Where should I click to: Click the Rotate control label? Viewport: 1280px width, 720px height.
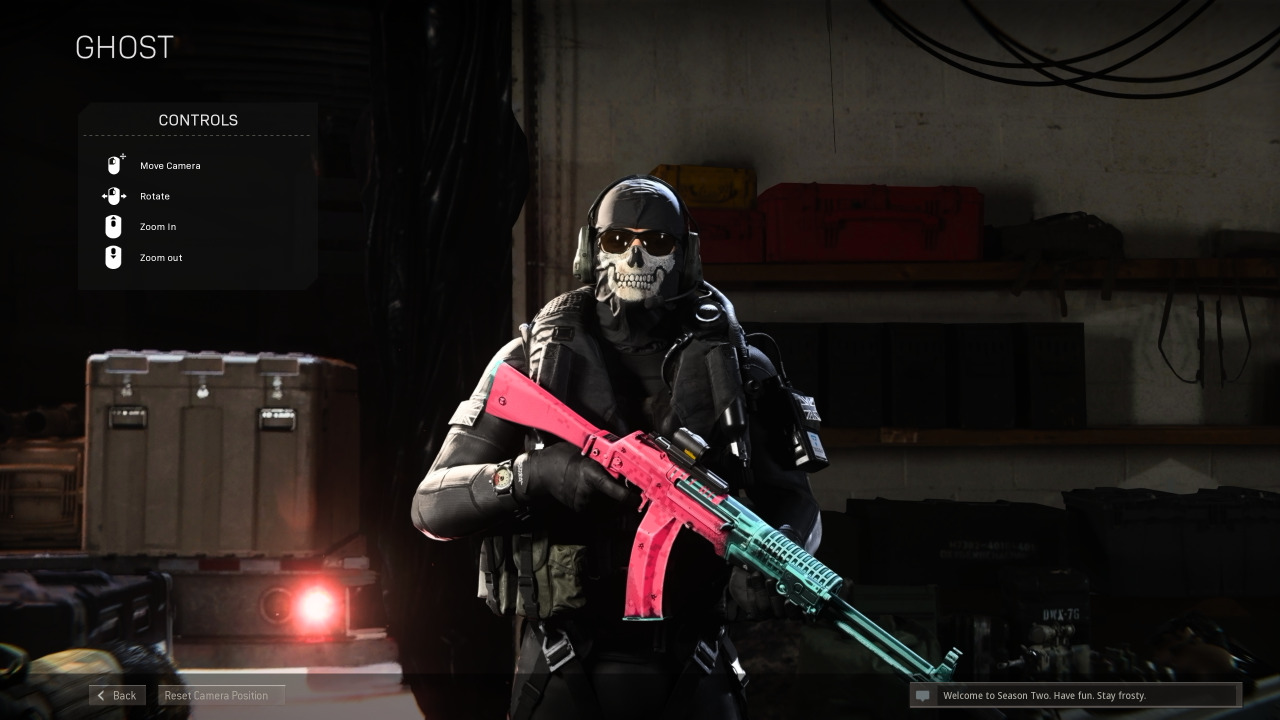(155, 196)
